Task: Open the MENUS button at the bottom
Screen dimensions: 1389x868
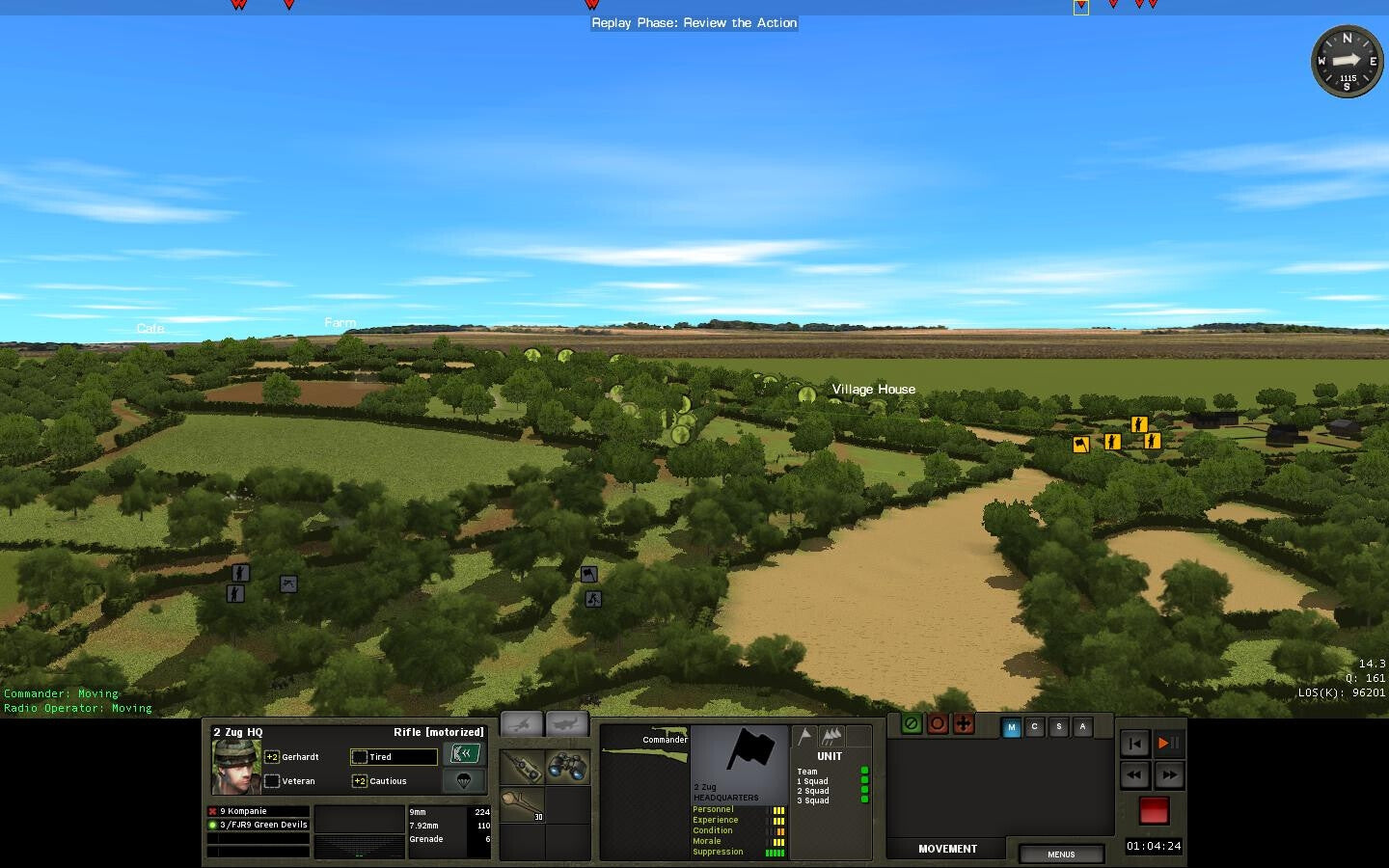Action: click(1061, 854)
